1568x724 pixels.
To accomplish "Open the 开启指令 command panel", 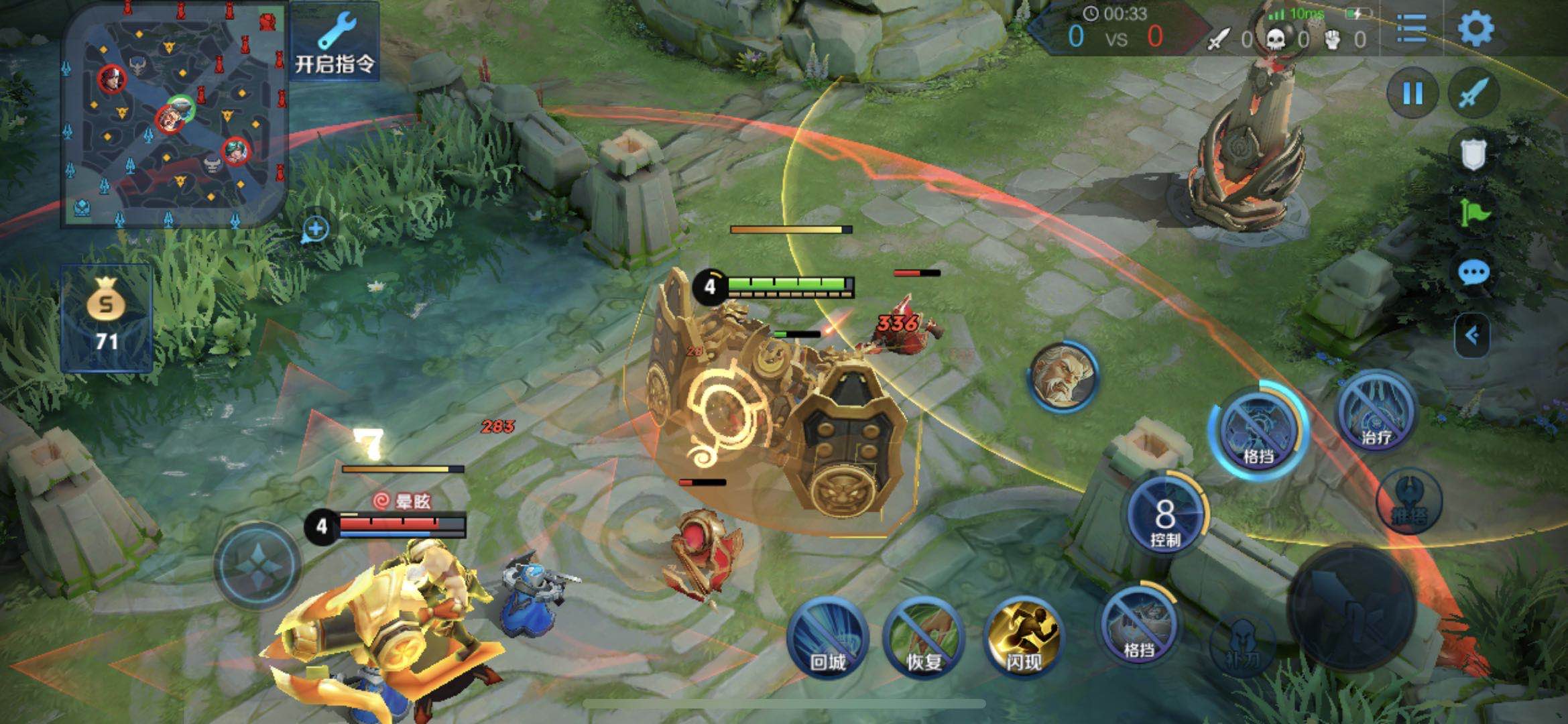I will (334, 42).
